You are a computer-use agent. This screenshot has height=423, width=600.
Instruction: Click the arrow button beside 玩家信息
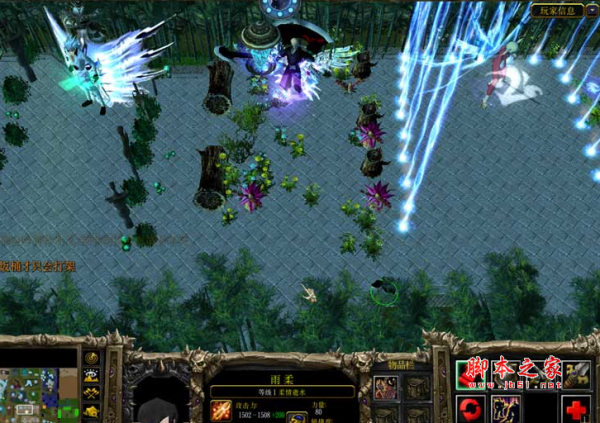tap(592, 10)
